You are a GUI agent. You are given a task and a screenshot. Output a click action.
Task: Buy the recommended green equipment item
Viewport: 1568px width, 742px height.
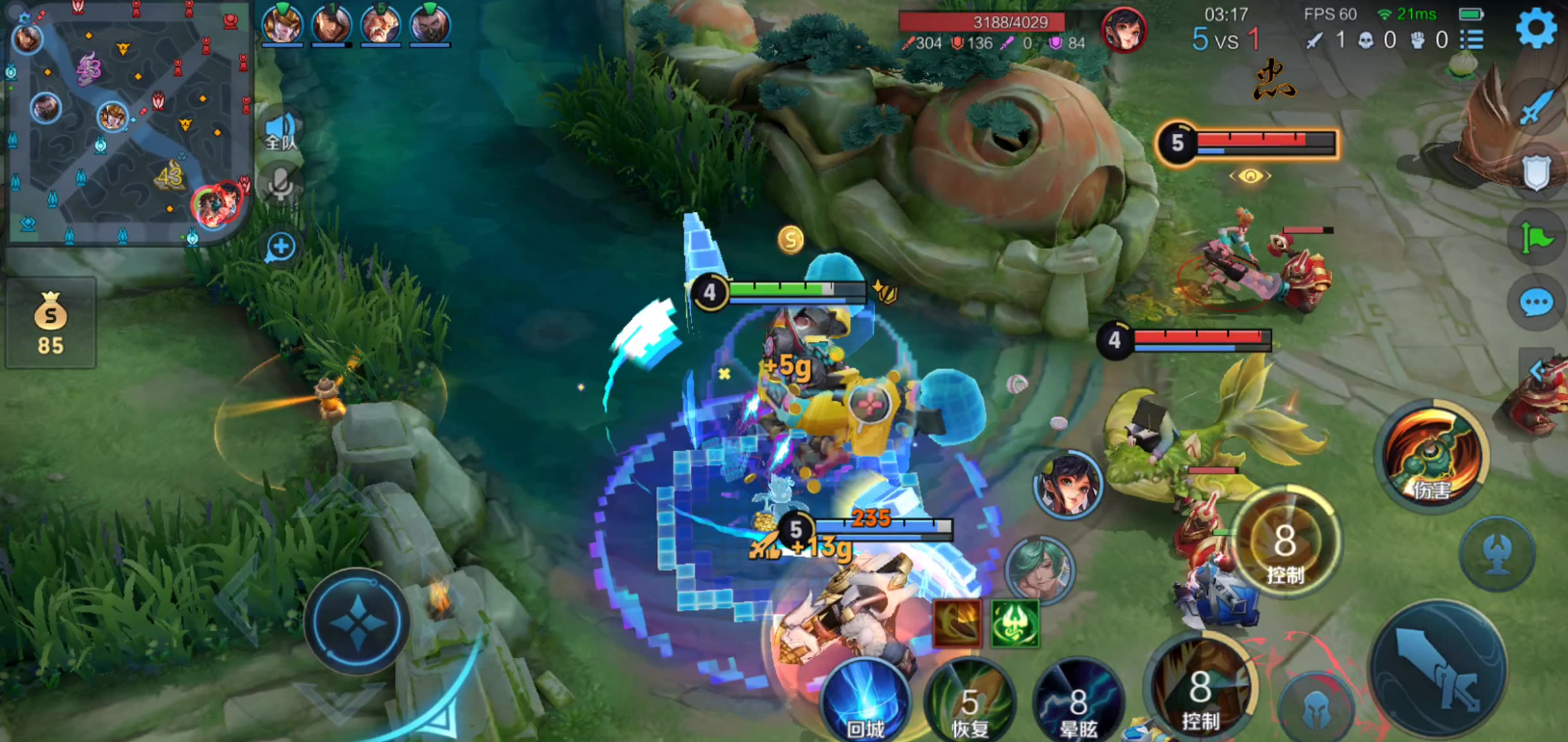coord(1014,622)
